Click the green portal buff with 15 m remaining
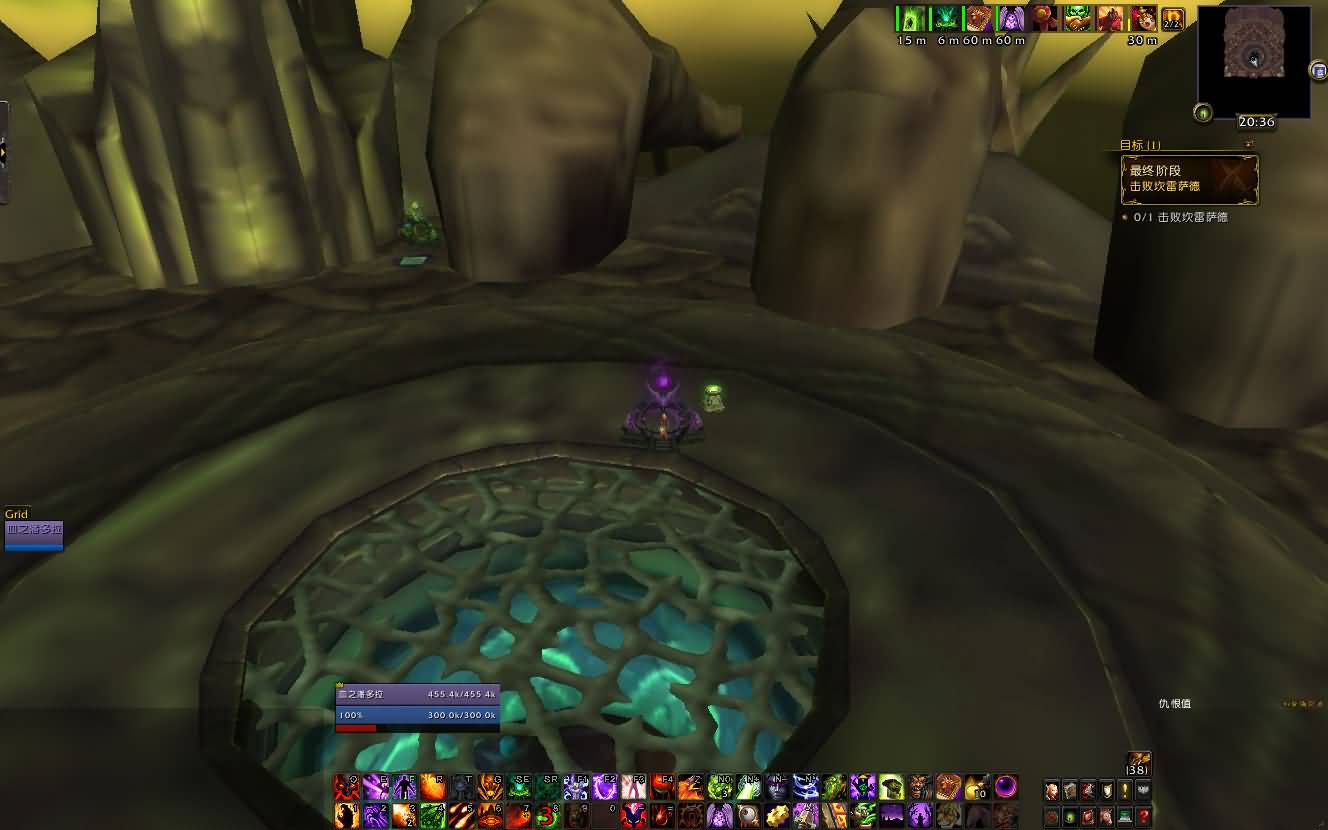The height and width of the screenshot is (830, 1328). click(910, 19)
